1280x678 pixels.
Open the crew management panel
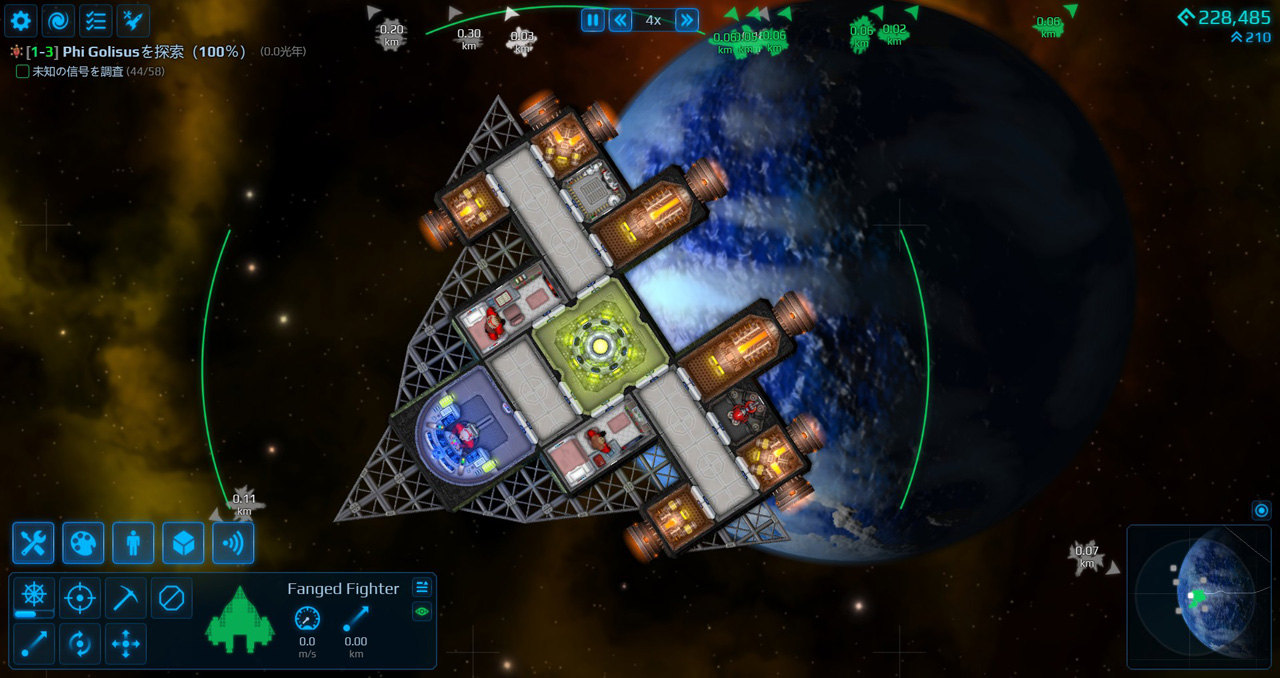click(133, 543)
